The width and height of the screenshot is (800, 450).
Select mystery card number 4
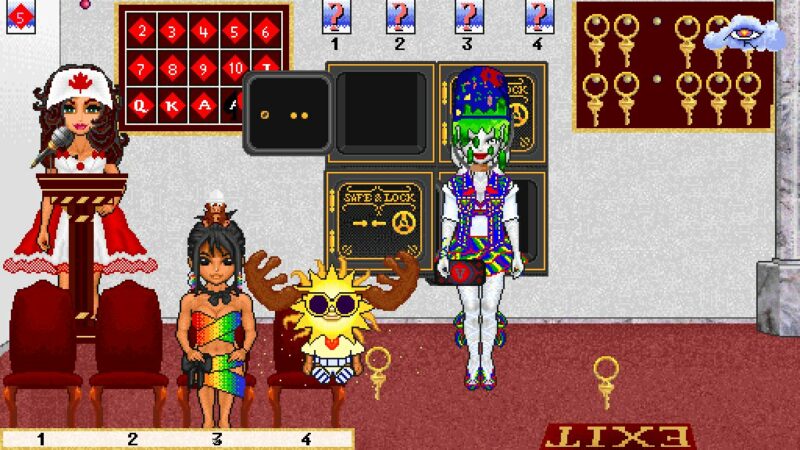(x=537, y=16)
